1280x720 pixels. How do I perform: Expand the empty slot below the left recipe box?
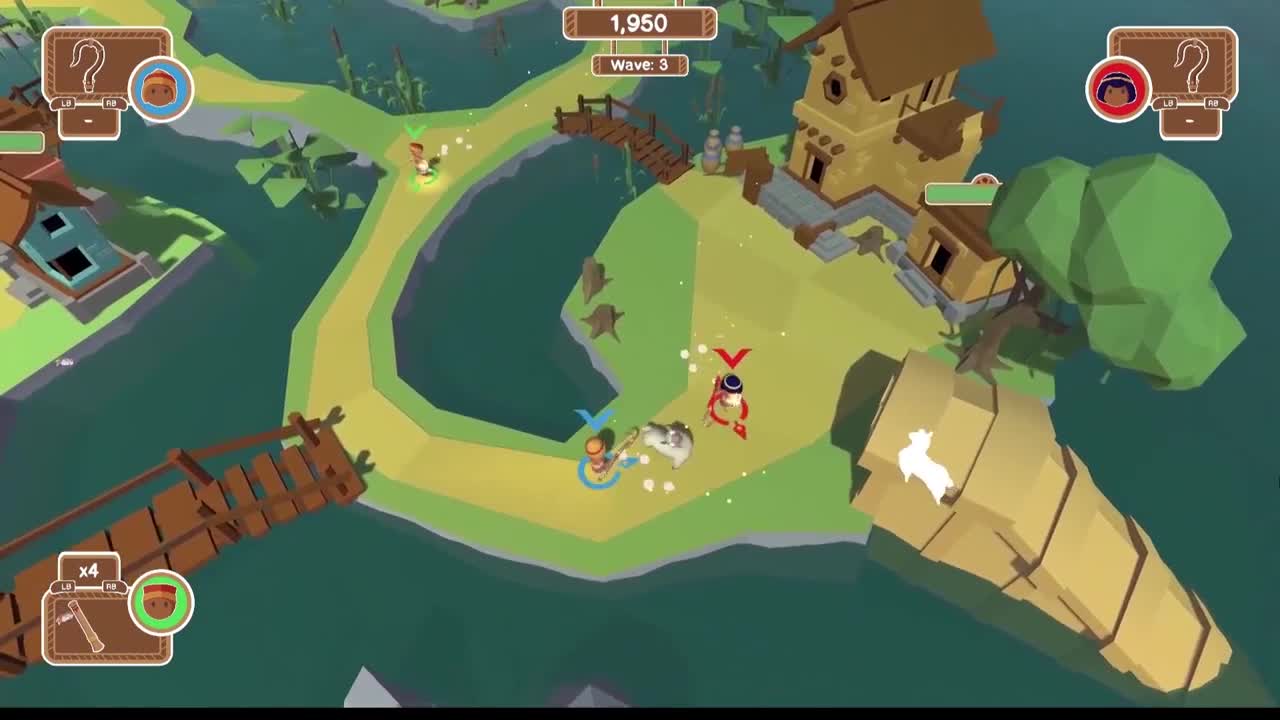(x=88, y=121)
